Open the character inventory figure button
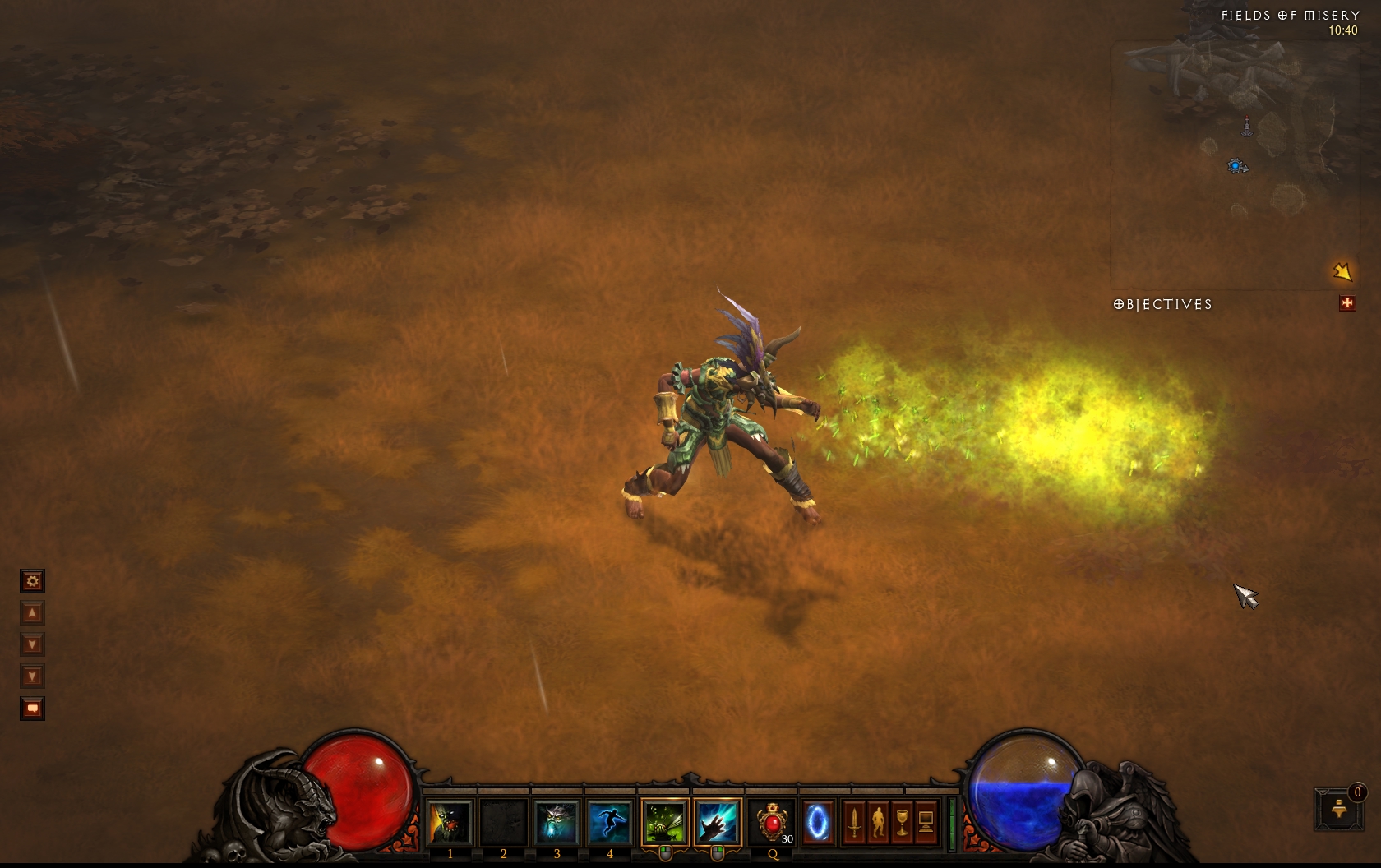 878,822
